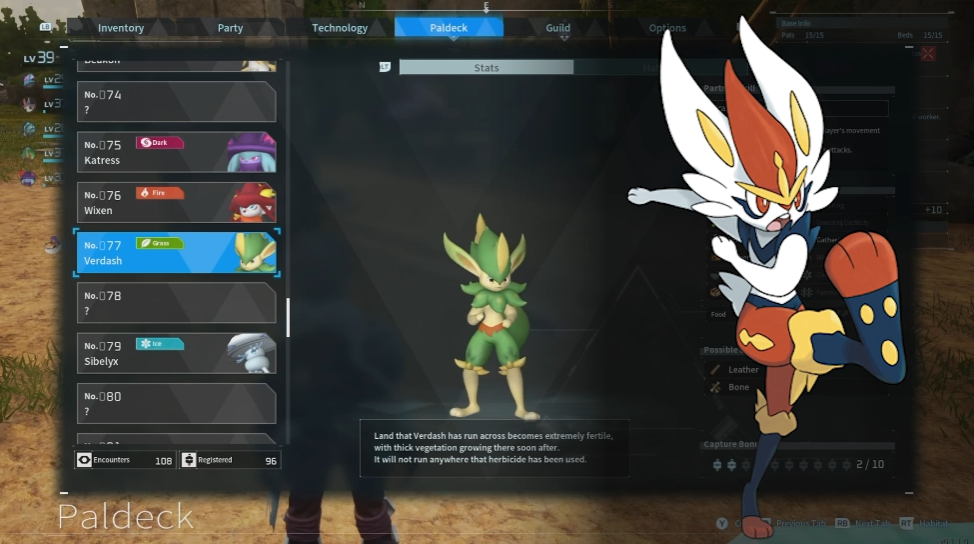Screen dimensions: 974x544
Task: Open the Guild tab
Action: 558,28
